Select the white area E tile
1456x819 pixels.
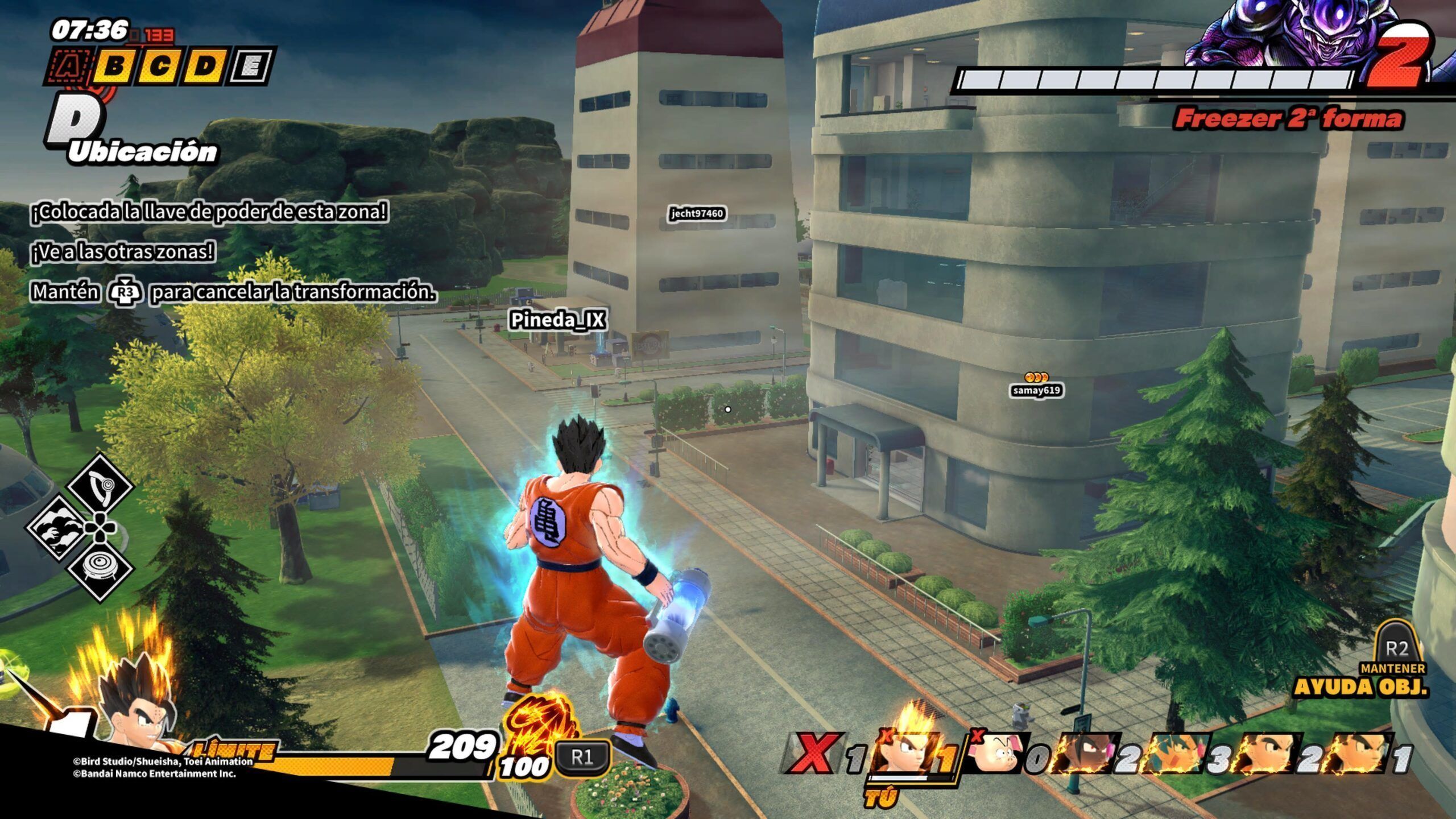(x=251, y=67)
